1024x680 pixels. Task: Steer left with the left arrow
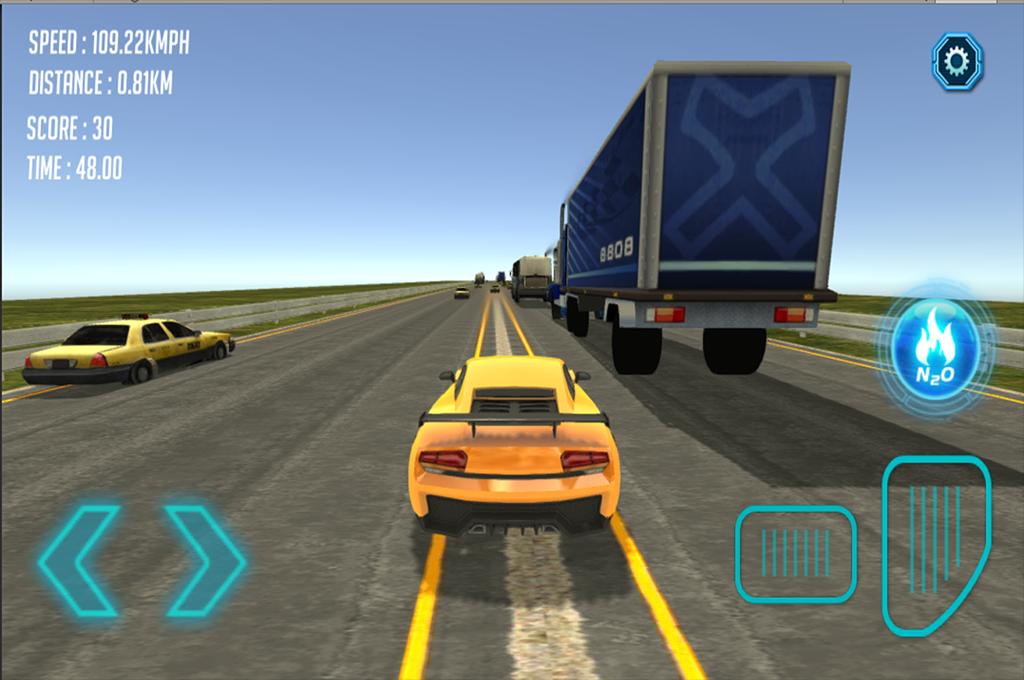[80, 560]
